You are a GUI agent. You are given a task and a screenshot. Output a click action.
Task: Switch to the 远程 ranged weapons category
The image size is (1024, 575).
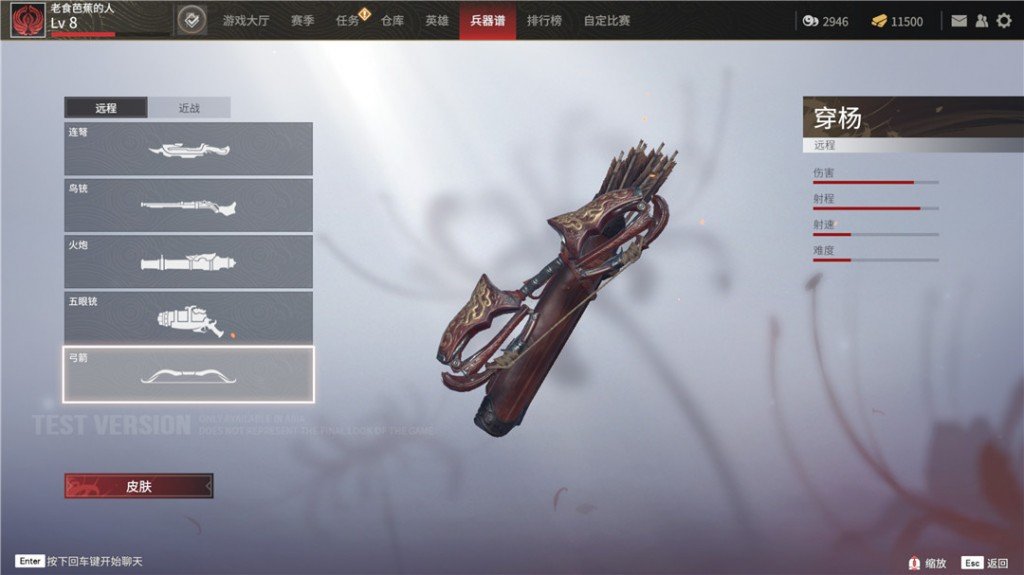pyautogui.click(x=106, y=108)
